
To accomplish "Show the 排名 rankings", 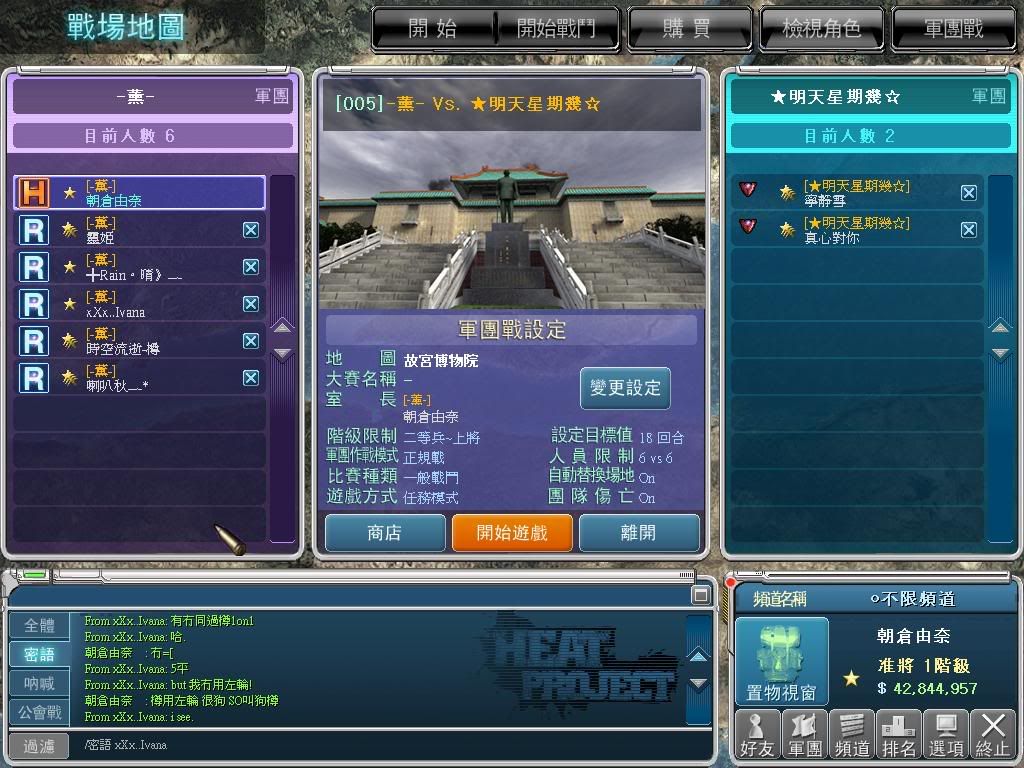I will point(898,732).
